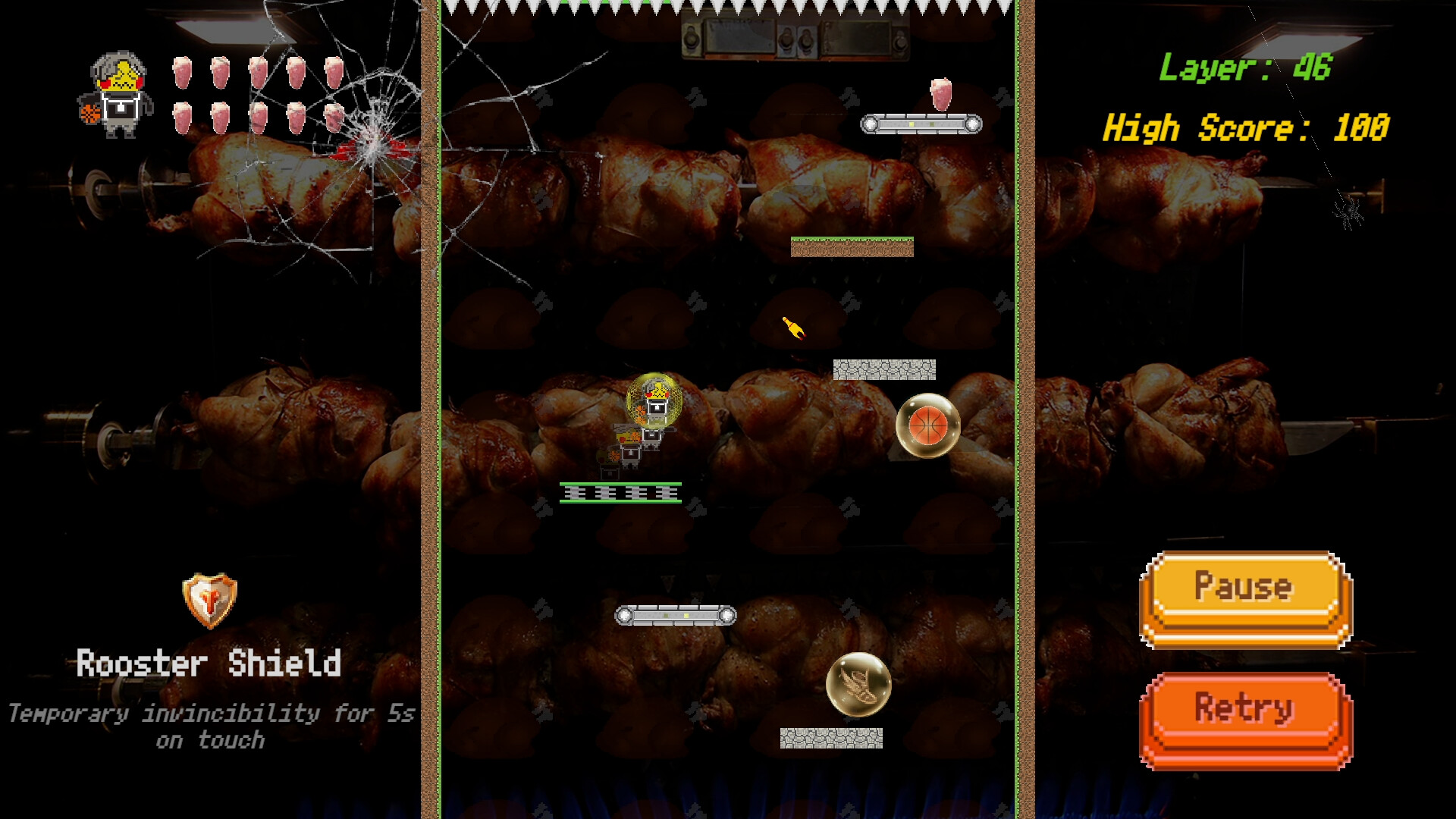This screenshot has height=819, width=1456.
Task: Click the green striped conveyor platform
Action: point(622,493)
